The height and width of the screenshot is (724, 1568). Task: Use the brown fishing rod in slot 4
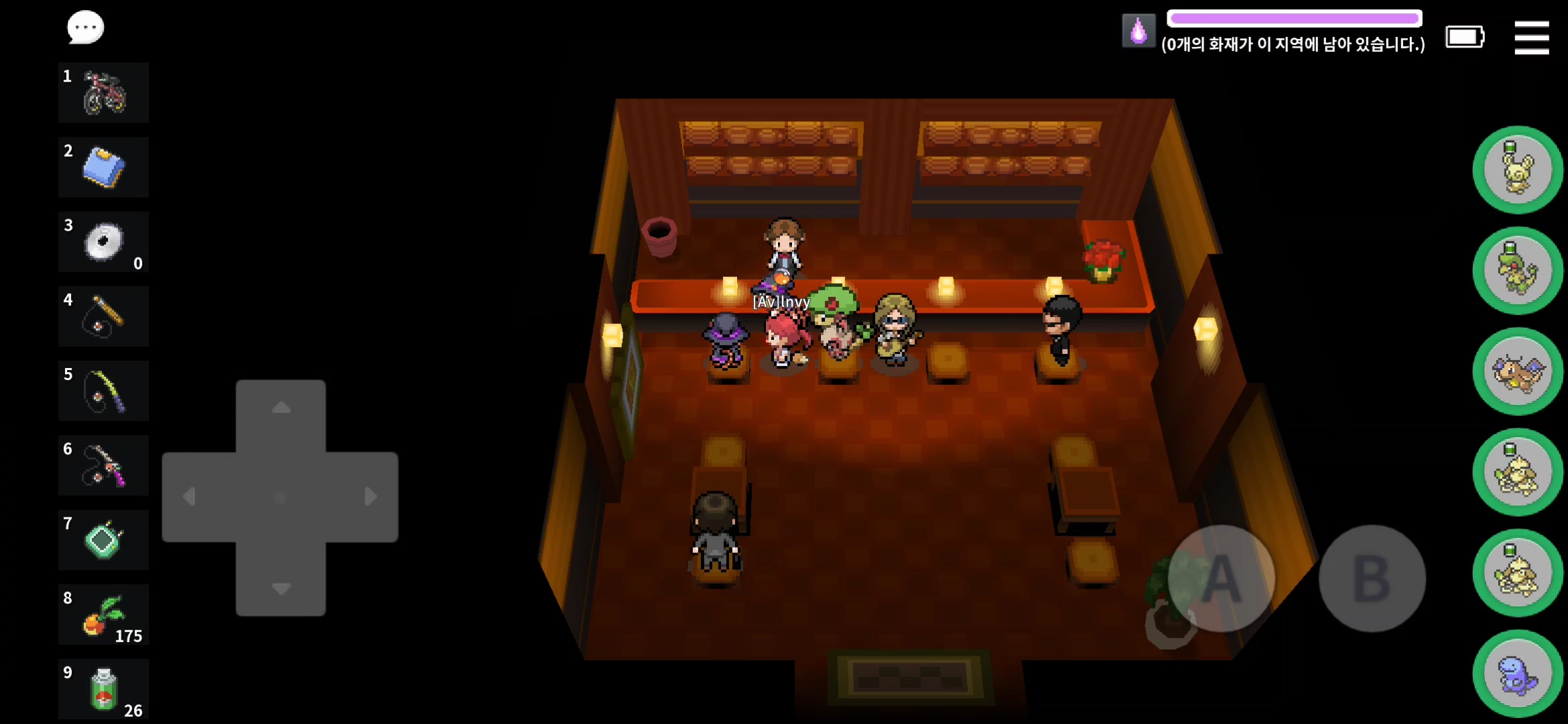[104, 316]
